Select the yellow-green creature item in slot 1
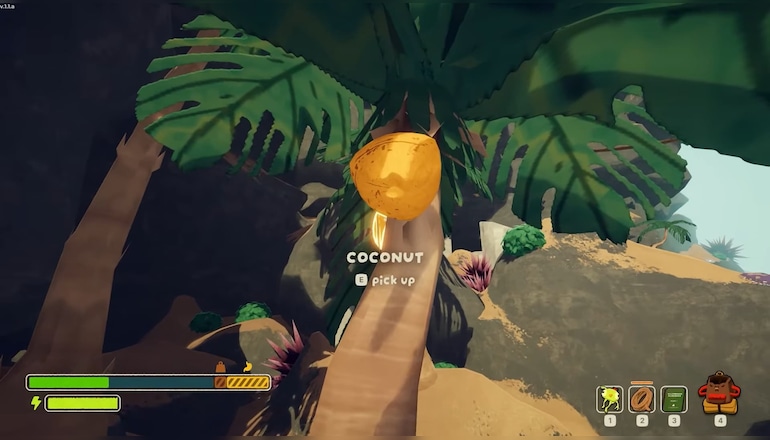The height and width of the screenshot is (440, 770). tap(610, 400)
